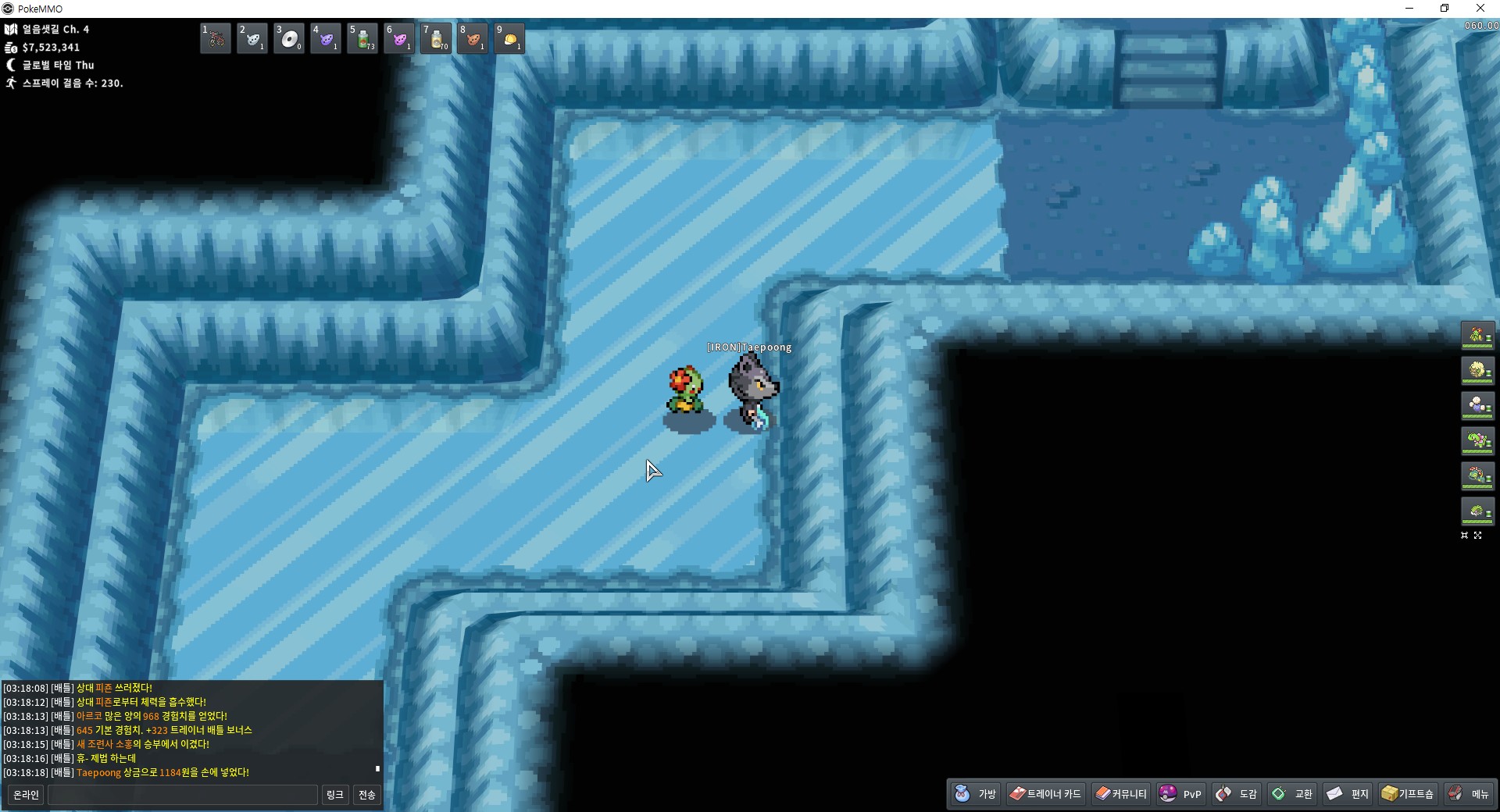Viewport: 1500px width, 812px height.
Task: Open the 트레이너 카드 (Trainer Card)
Action: (x=1045, y=794)
